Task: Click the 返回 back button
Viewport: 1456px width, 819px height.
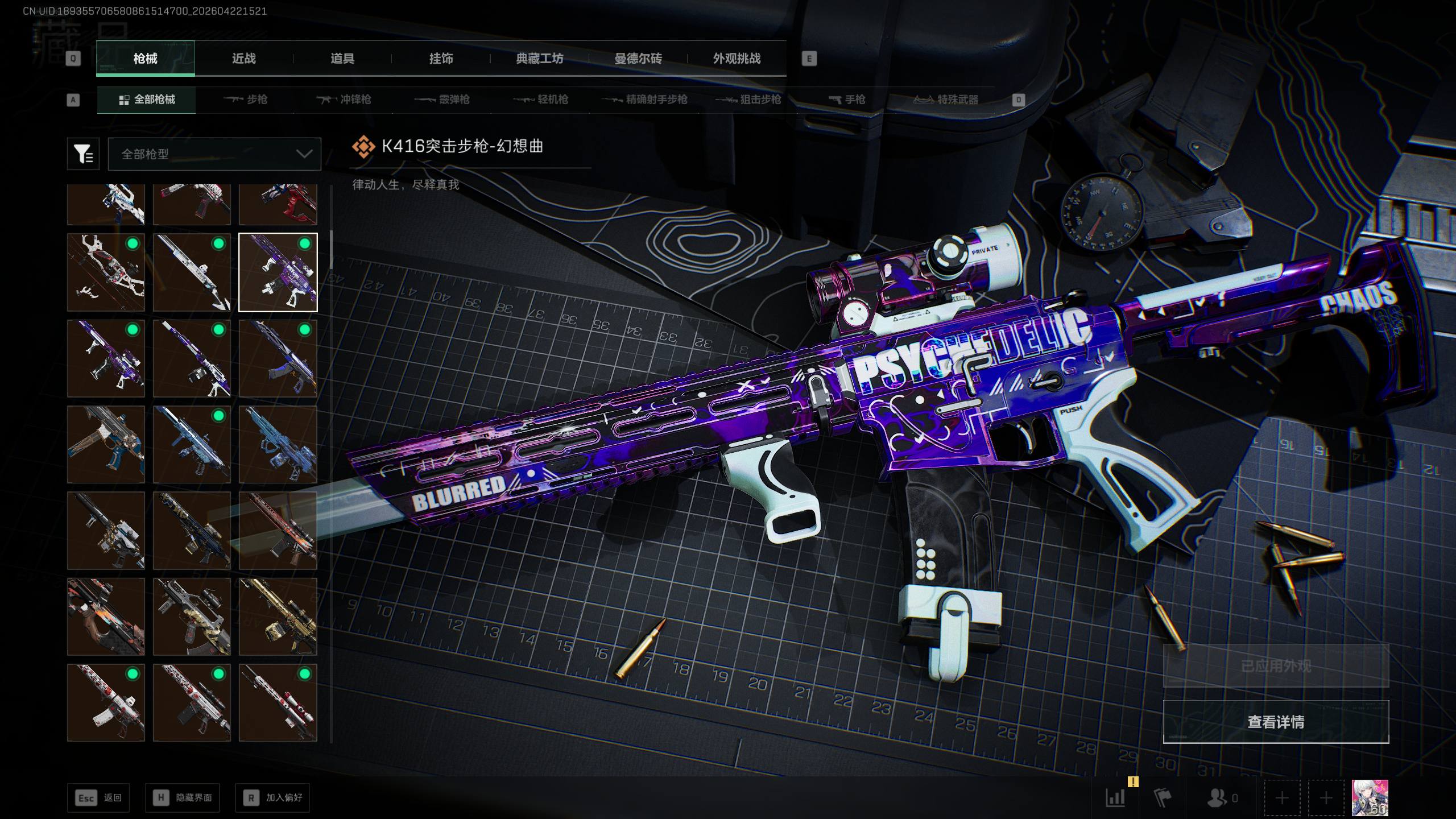Action: (98, 798)
